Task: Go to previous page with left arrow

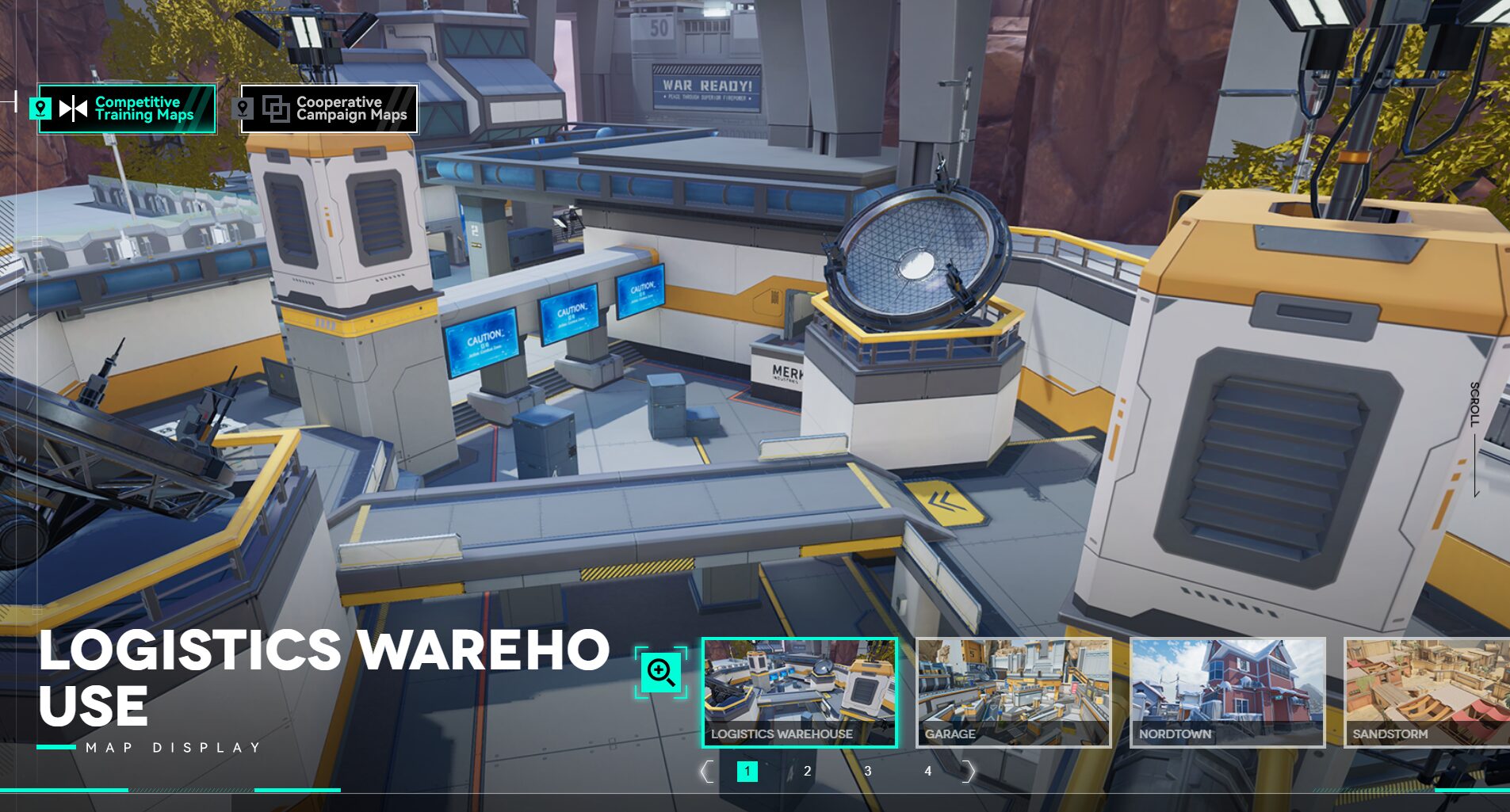Action: pyautogui.click(x=706, y=772)
